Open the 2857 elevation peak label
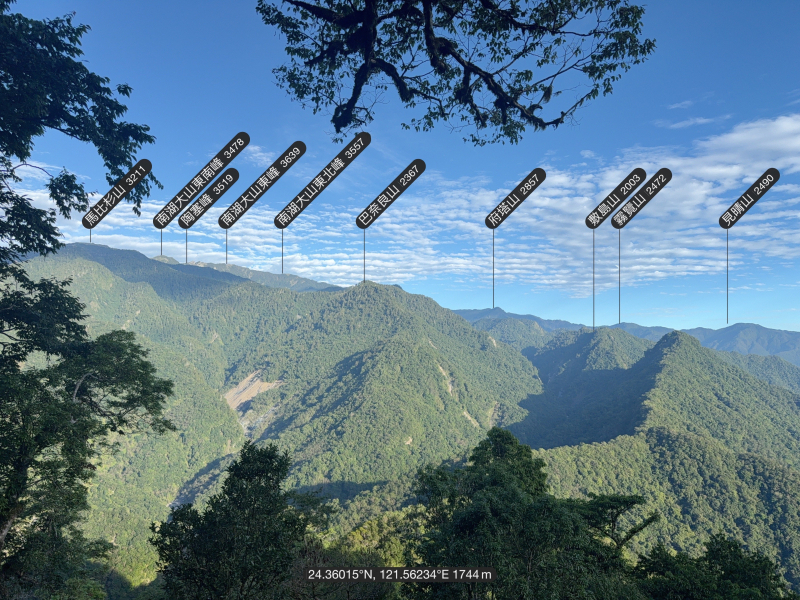This screenshot has height=600, width=800. pyautogui.click(x=515, y=198)
